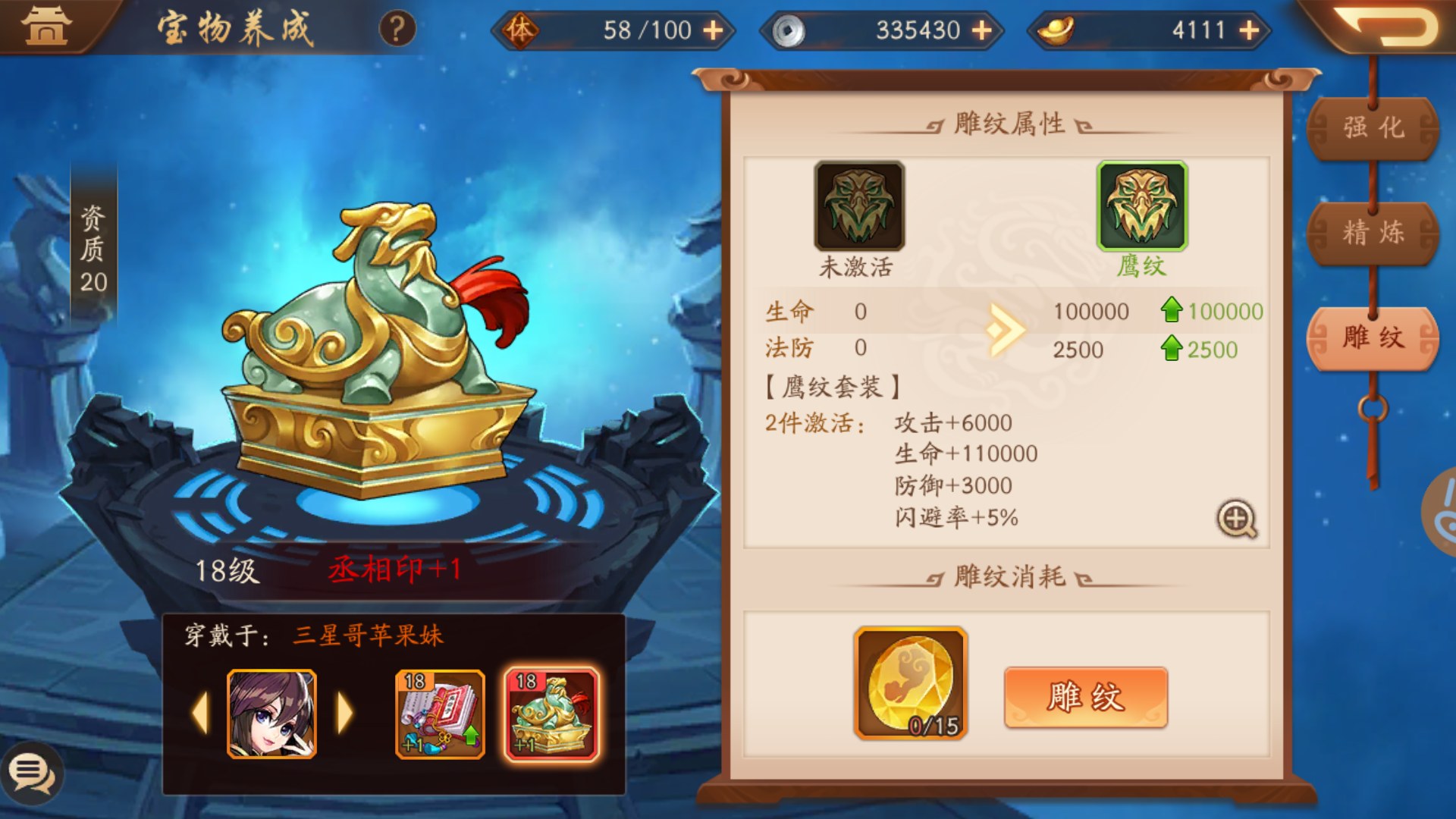This screenshot has width=1456, height=819.
Task: Switch to the 精炼 tab
Action: (x=1374, y=234)
